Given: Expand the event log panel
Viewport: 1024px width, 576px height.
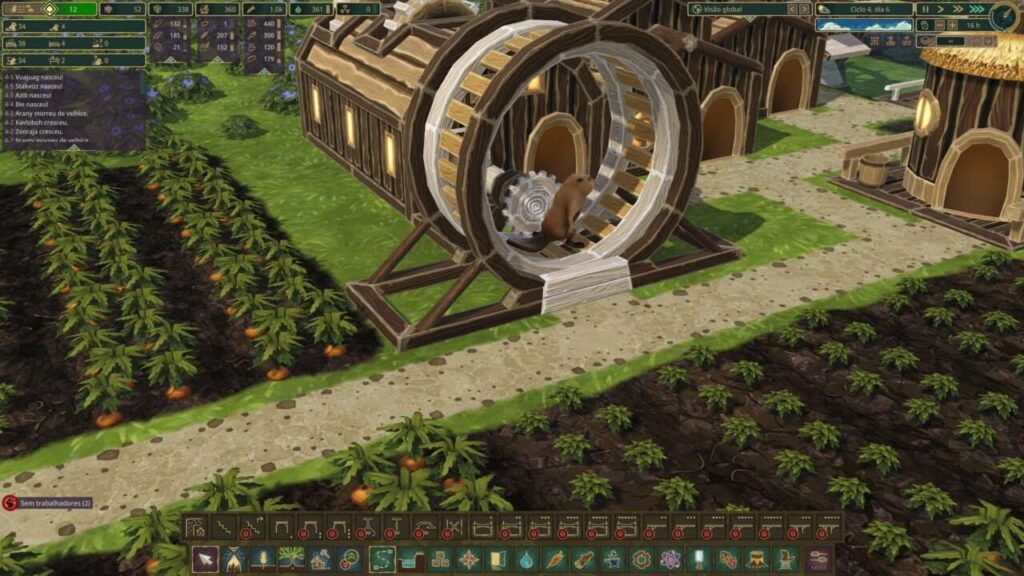Looking at the screenshot, I should tap(75, 142).
